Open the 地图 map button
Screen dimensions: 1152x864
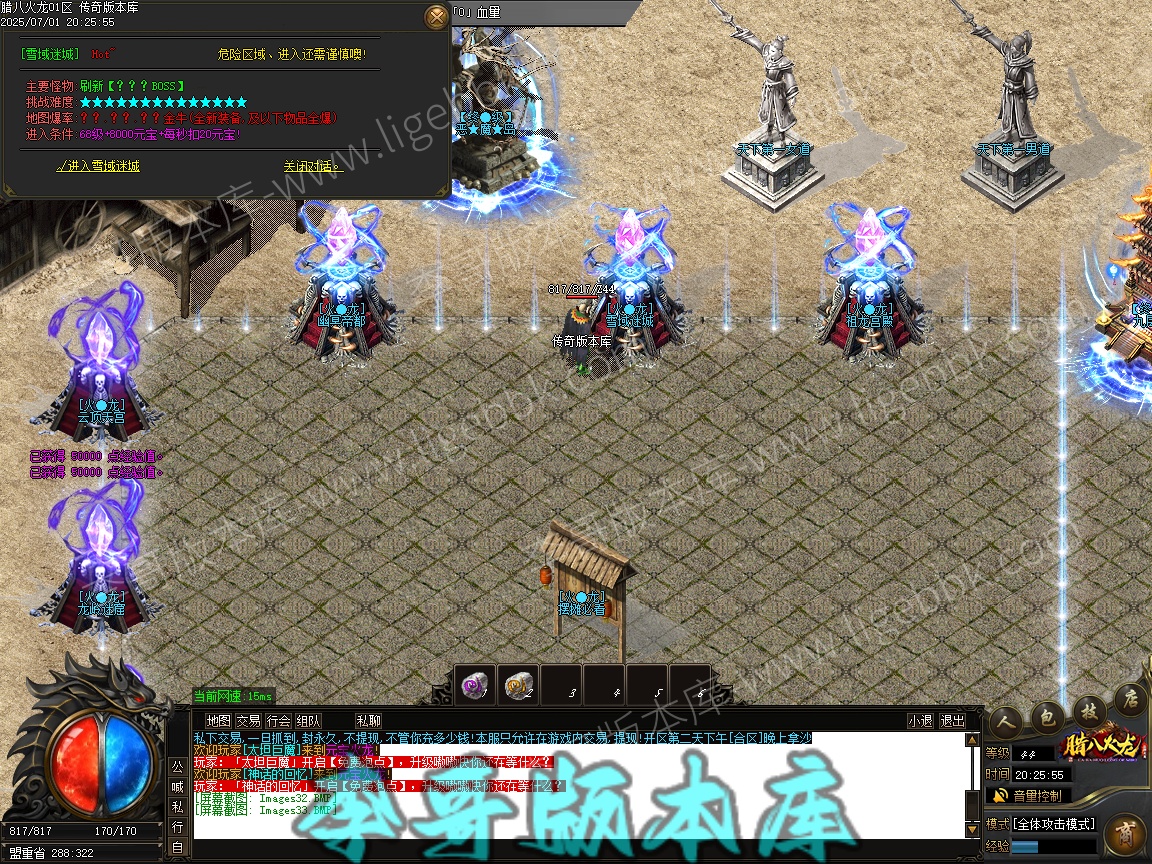click(x=218, y=720)
